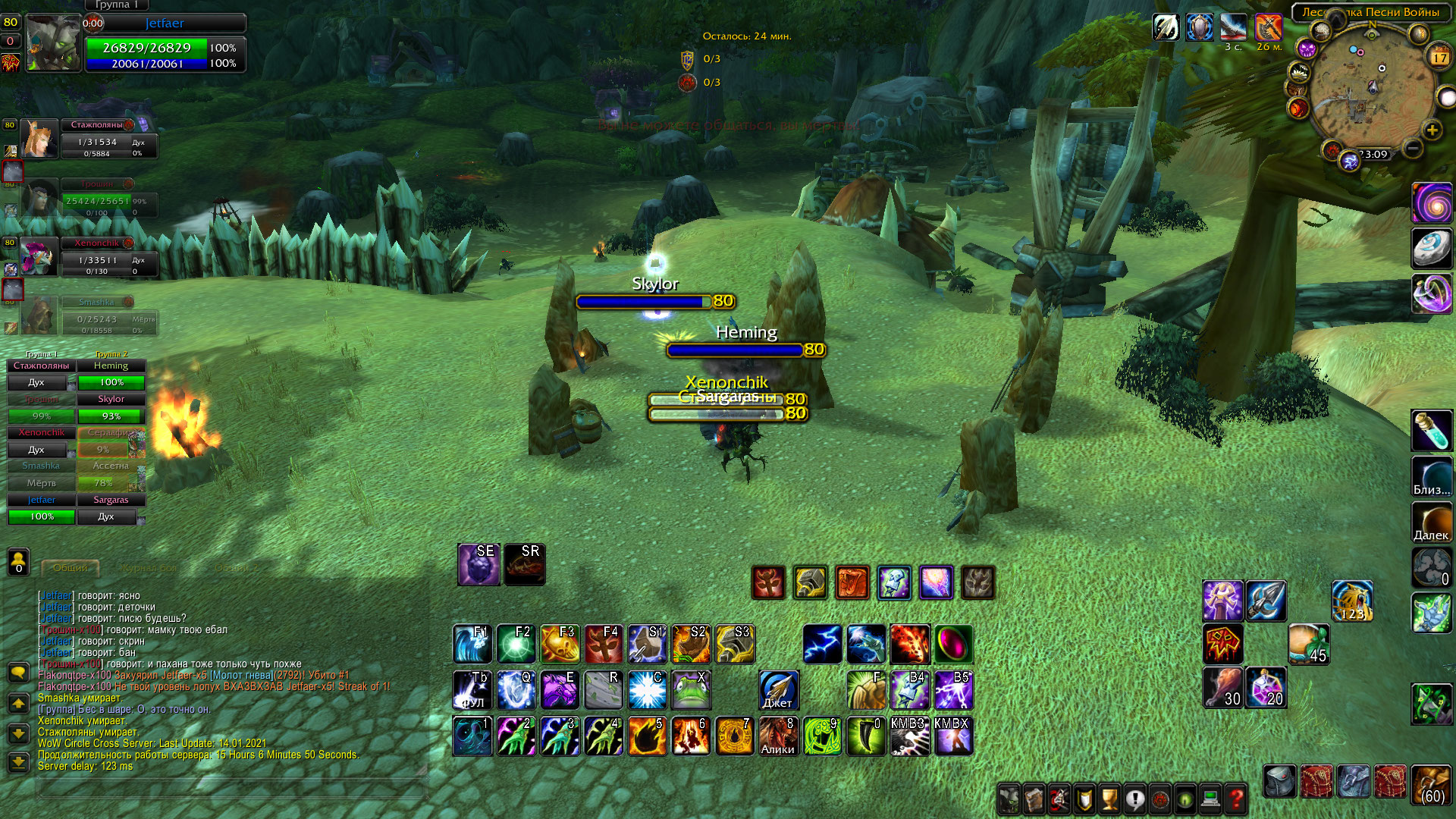Switch to the Общий chat tab
1456x819 pixels.
(x=70, y=567)
